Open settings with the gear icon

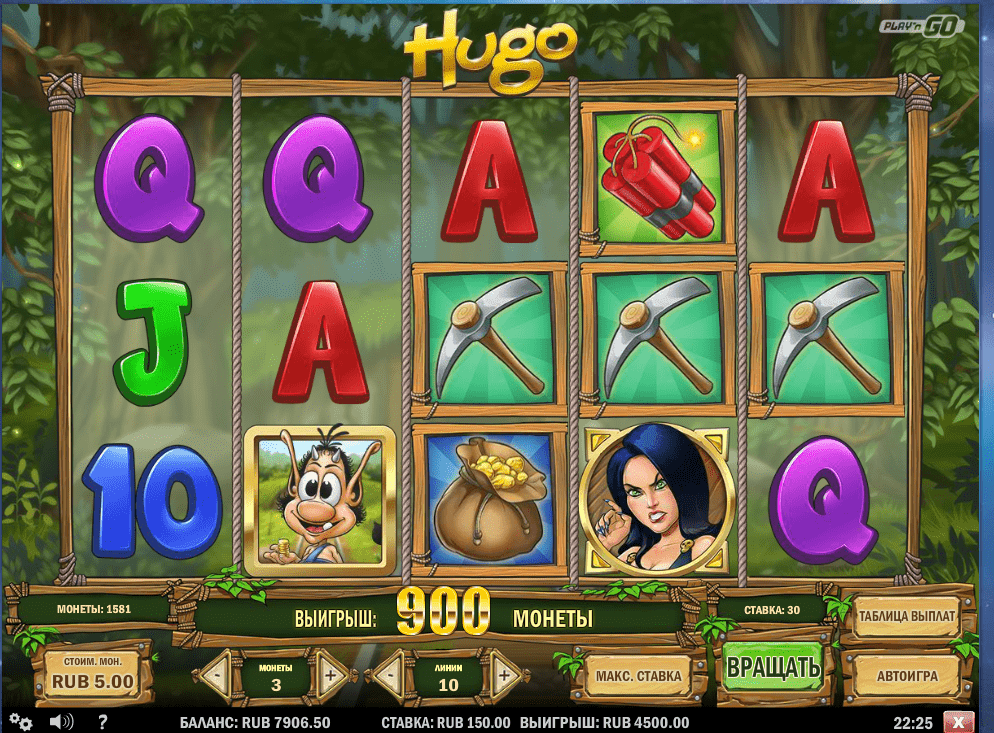coord(21,721)
